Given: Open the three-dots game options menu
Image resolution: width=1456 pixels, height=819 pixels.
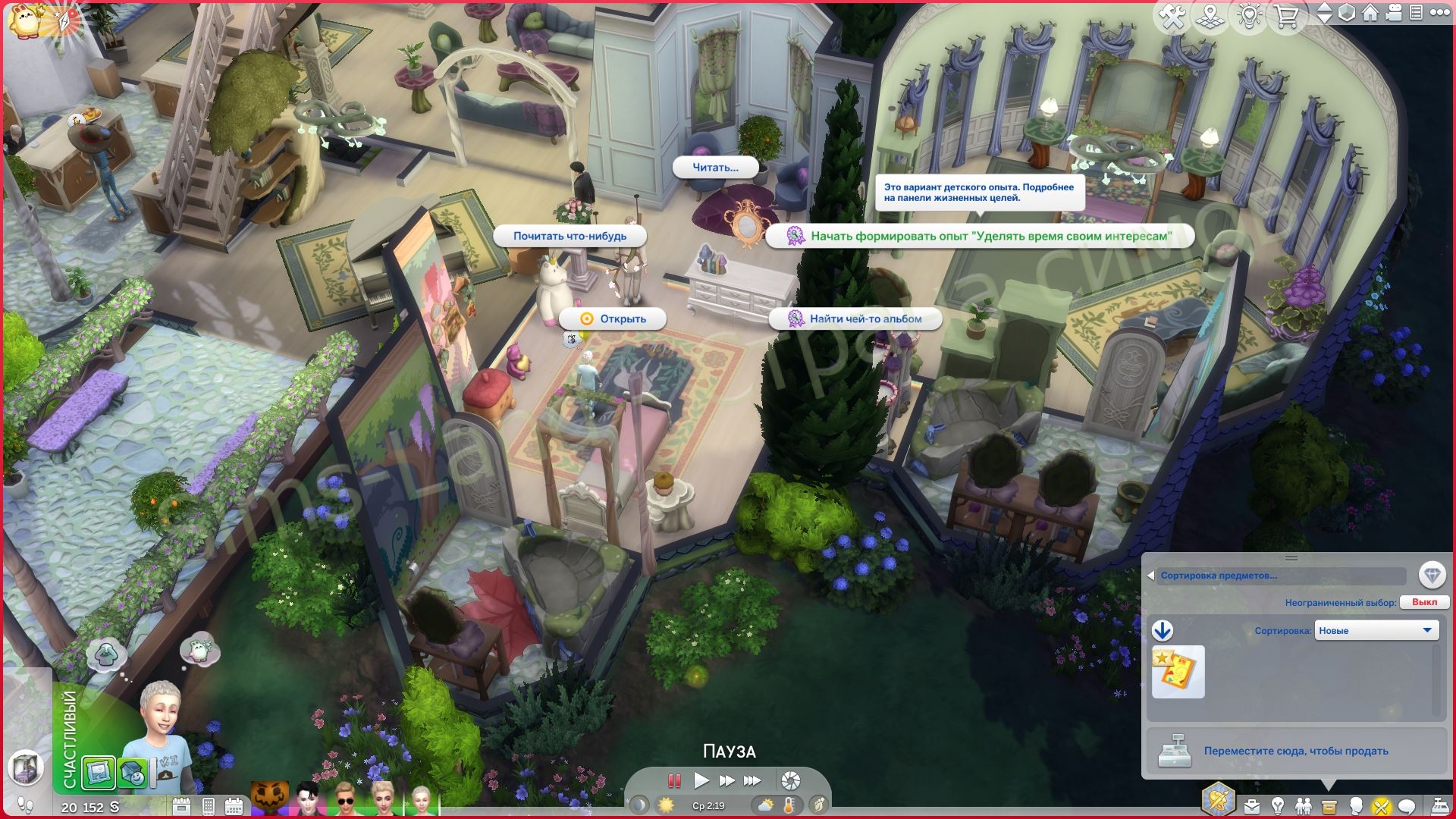Looking at the screenshot, I should 1439,13.
